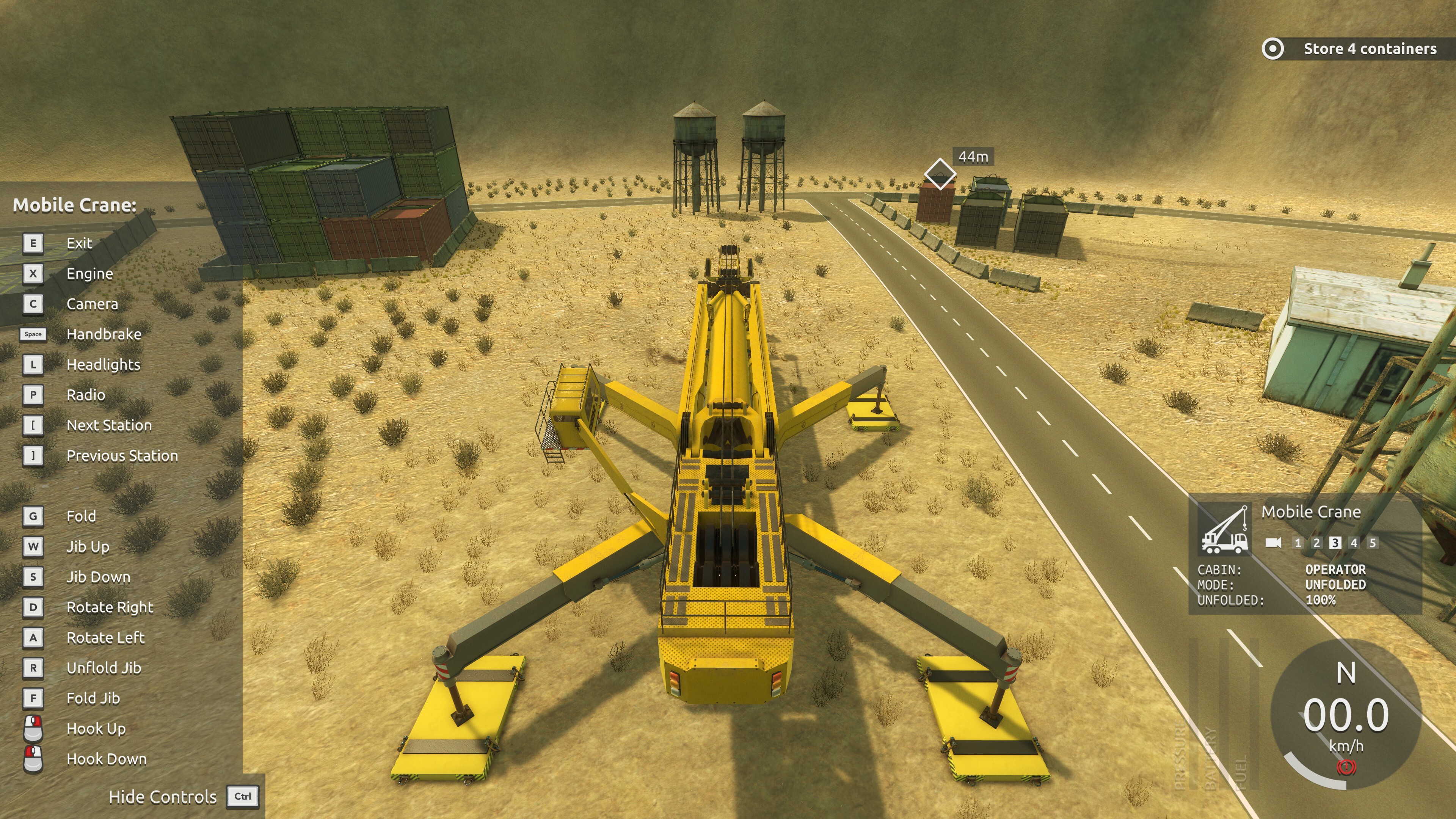Image resolution: width=1456 pixels, height=819 pixels.
Task: Select the Mobile Crane vehicle icon
Action: pos(1224,530)
